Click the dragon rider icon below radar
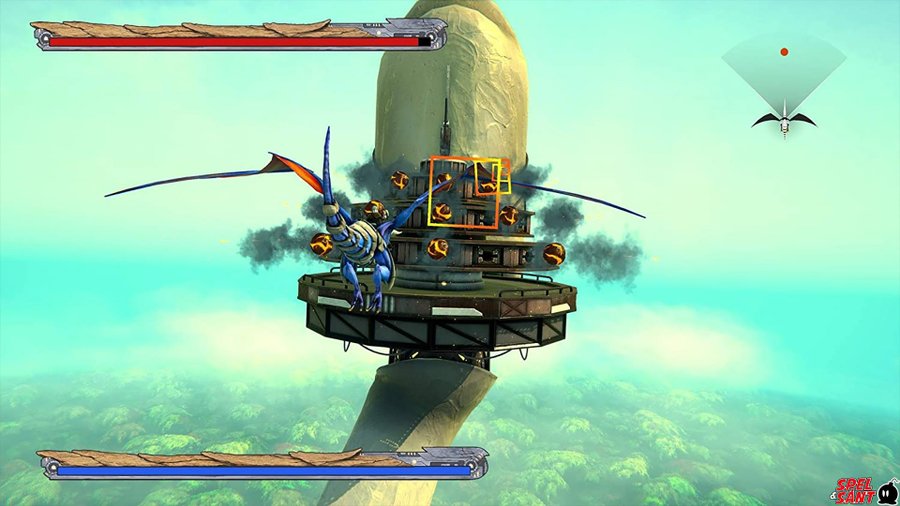The width and height of the screenshot is (900, 506). pos(784,121)
